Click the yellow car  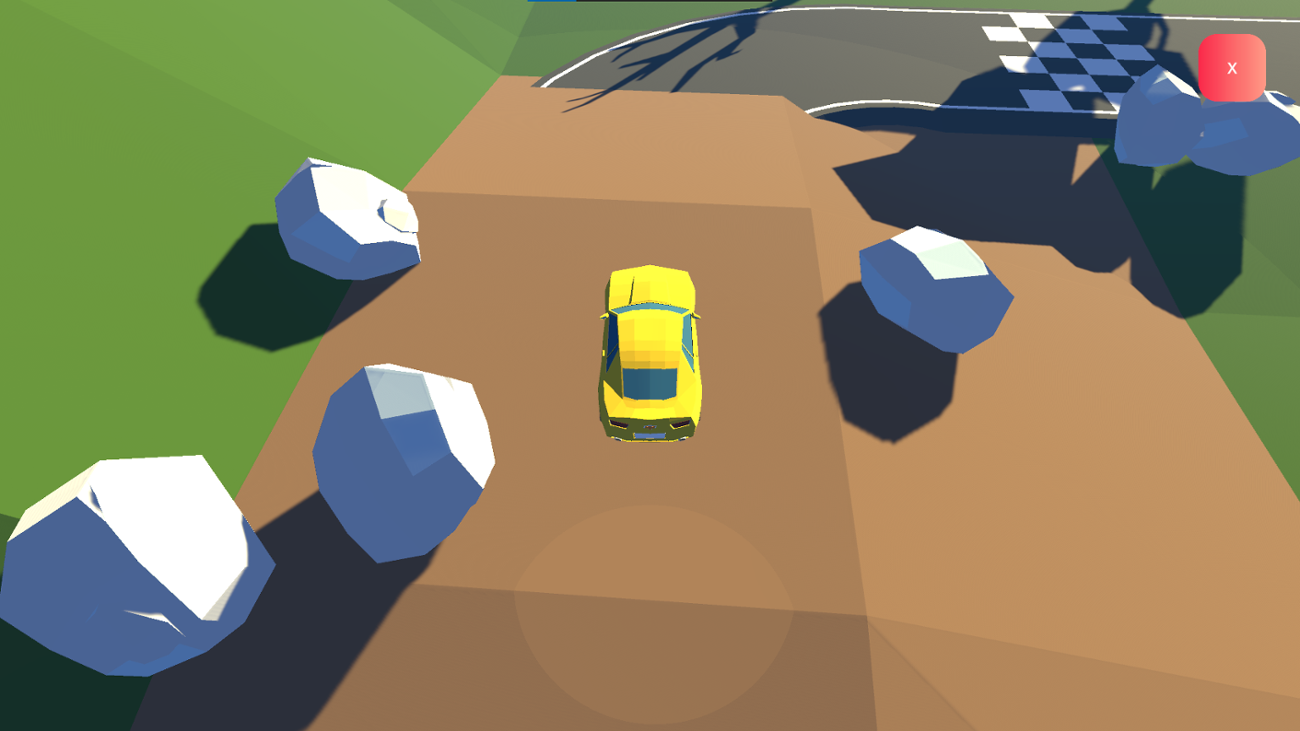click(650, 350)
